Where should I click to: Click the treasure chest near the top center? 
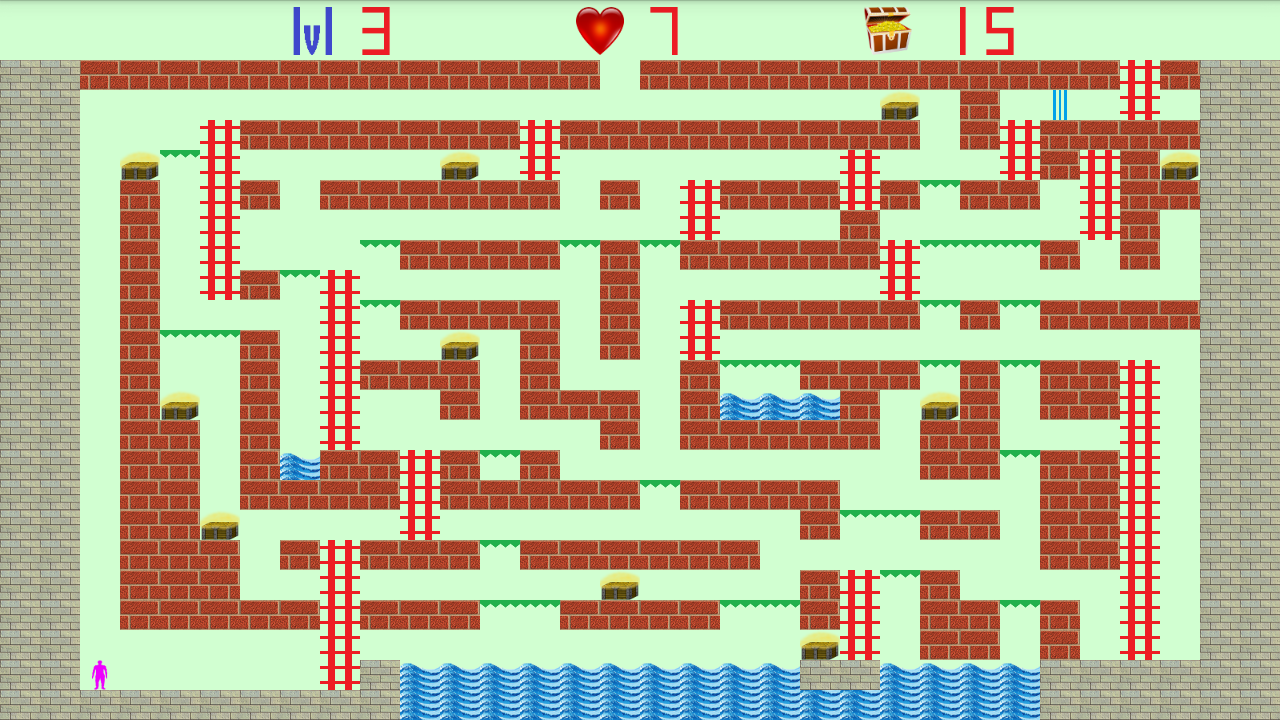click(900, 108)
